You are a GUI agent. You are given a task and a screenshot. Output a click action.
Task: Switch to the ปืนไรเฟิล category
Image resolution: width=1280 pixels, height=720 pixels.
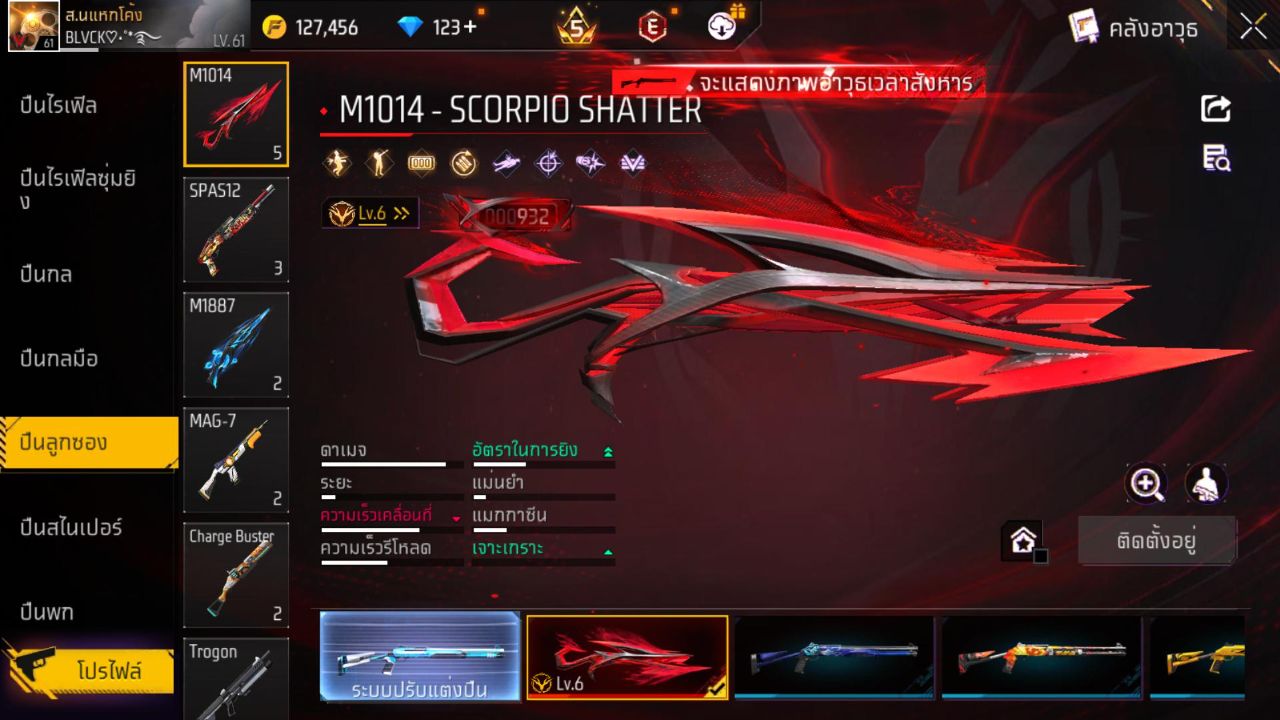[58, 106]
